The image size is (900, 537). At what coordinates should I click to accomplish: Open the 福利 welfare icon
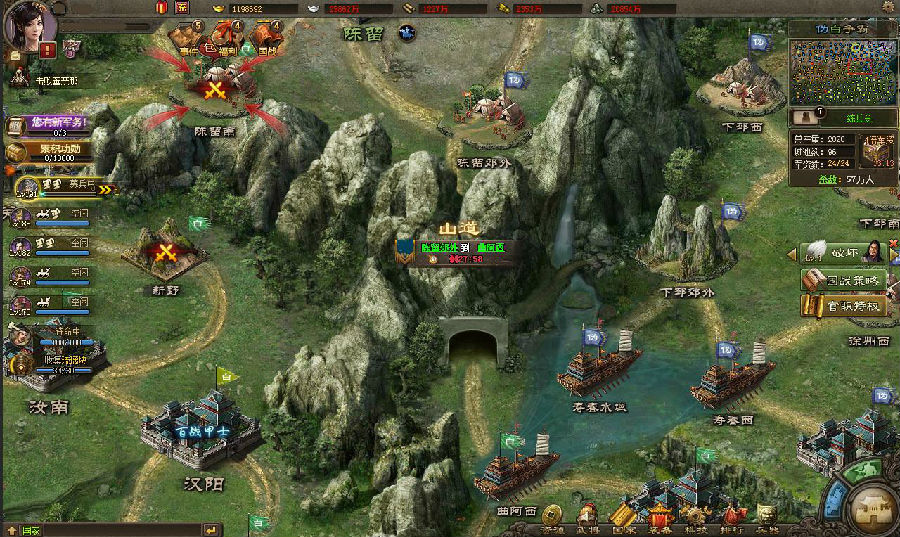pyautogui.click(x=227, y=40)
